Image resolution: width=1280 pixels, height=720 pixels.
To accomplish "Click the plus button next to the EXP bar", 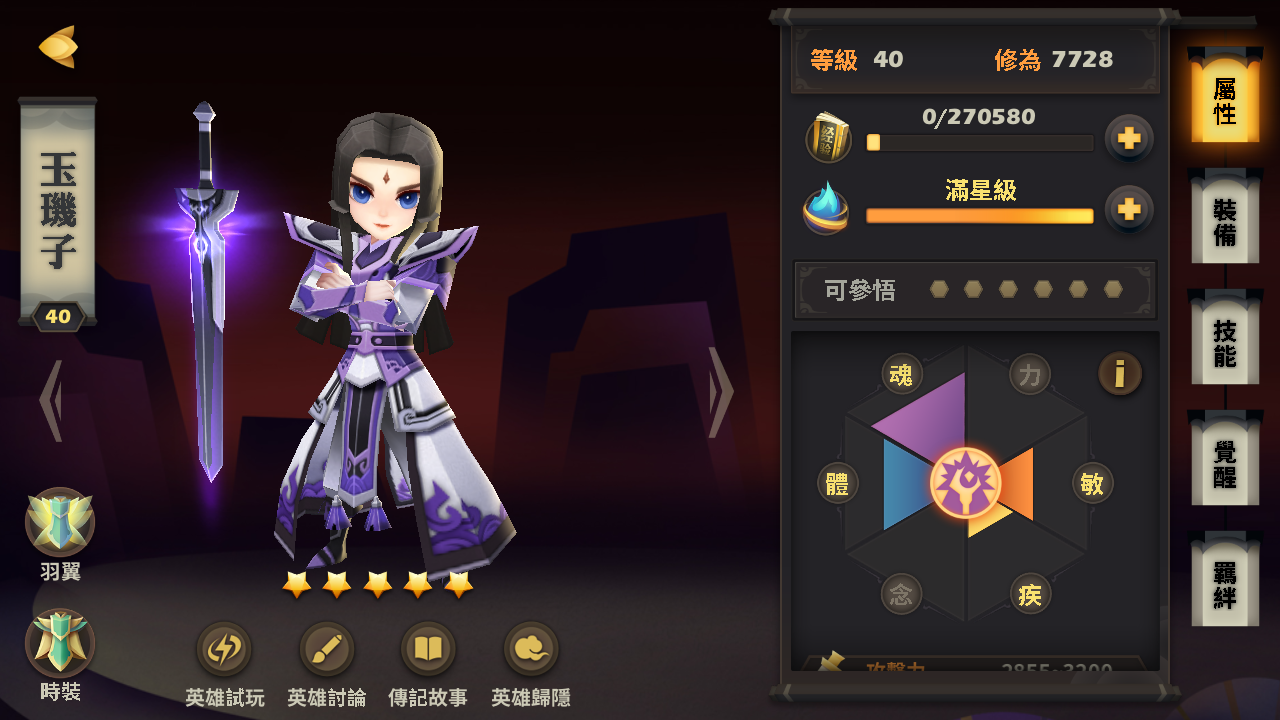I will coord(1128,138).
